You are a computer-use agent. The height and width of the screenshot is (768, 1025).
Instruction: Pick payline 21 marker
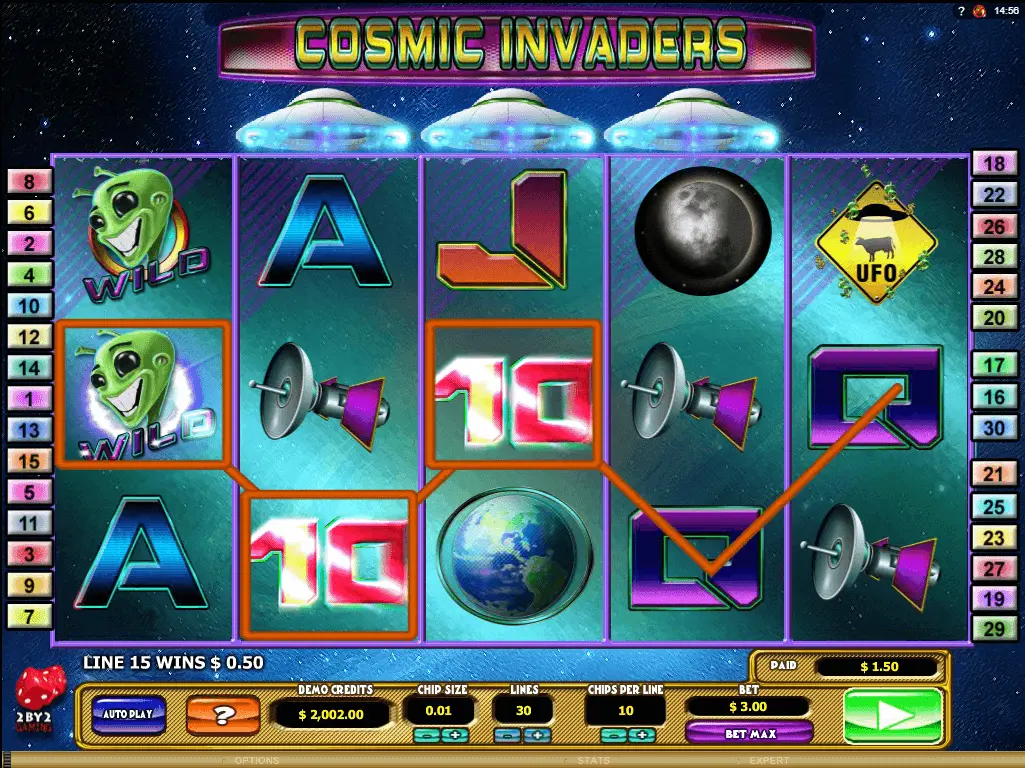(x=995, y=475)
